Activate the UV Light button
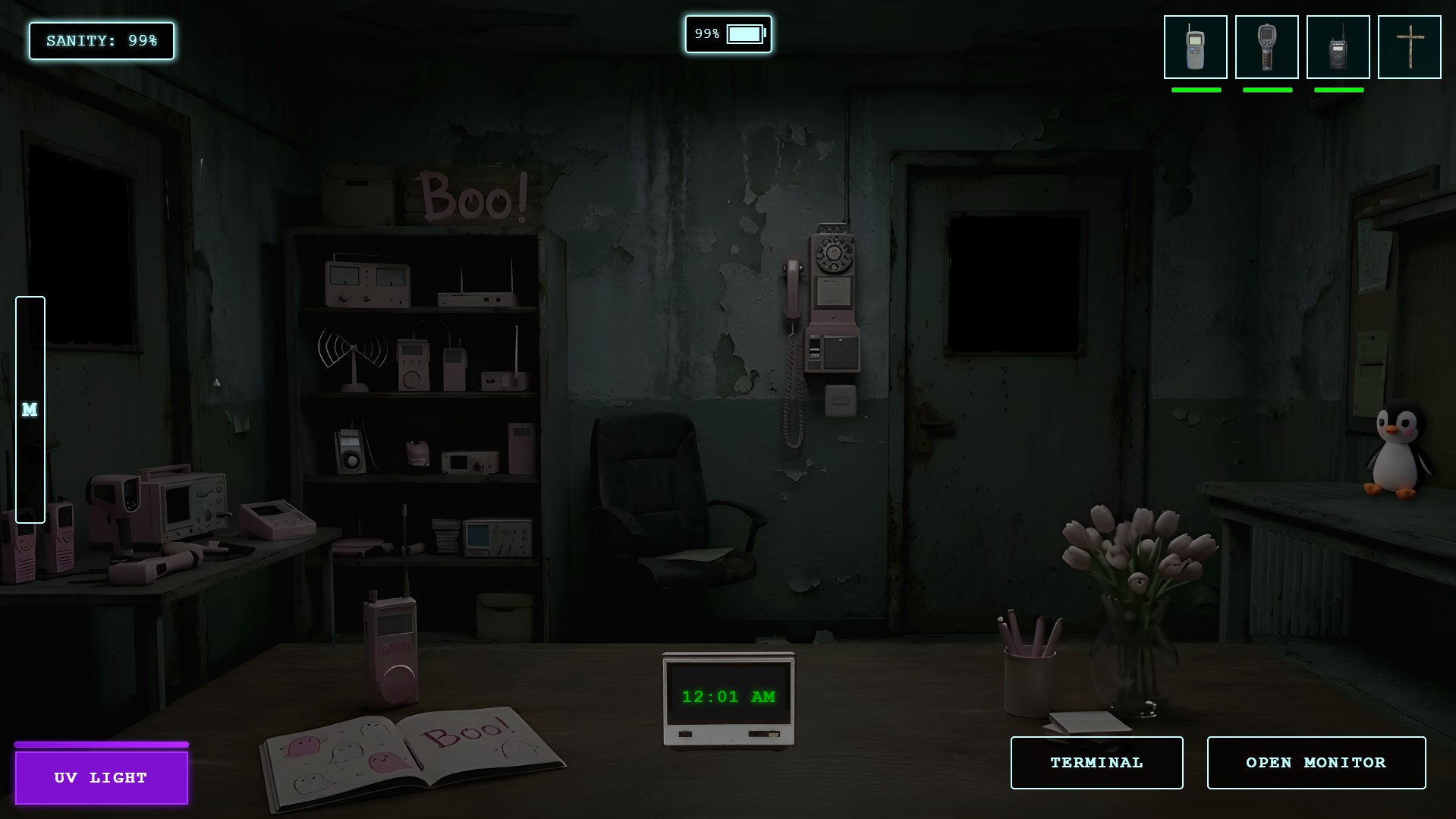 pos(102,777)
